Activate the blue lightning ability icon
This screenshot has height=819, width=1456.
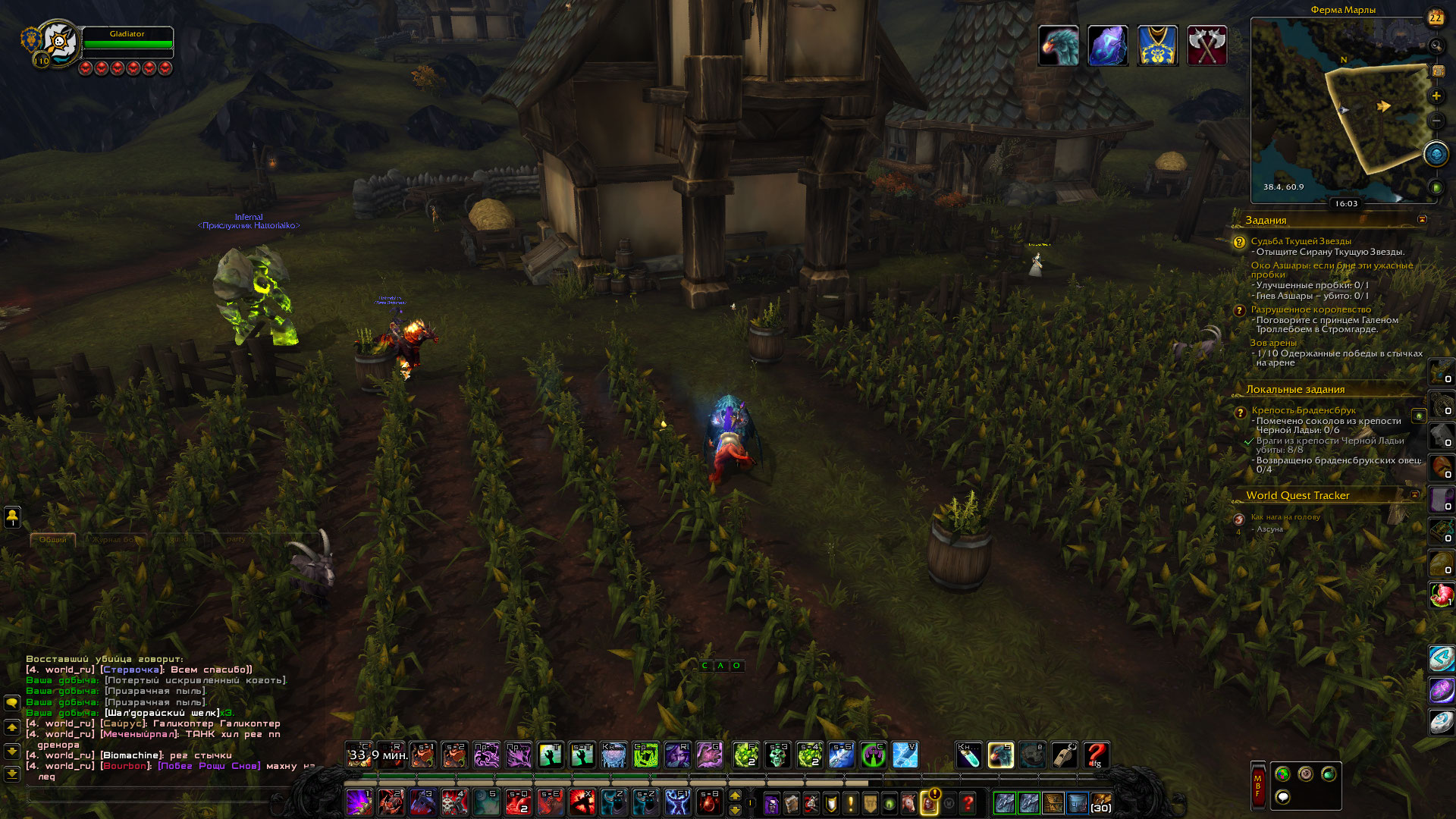(x=905, y=755)
